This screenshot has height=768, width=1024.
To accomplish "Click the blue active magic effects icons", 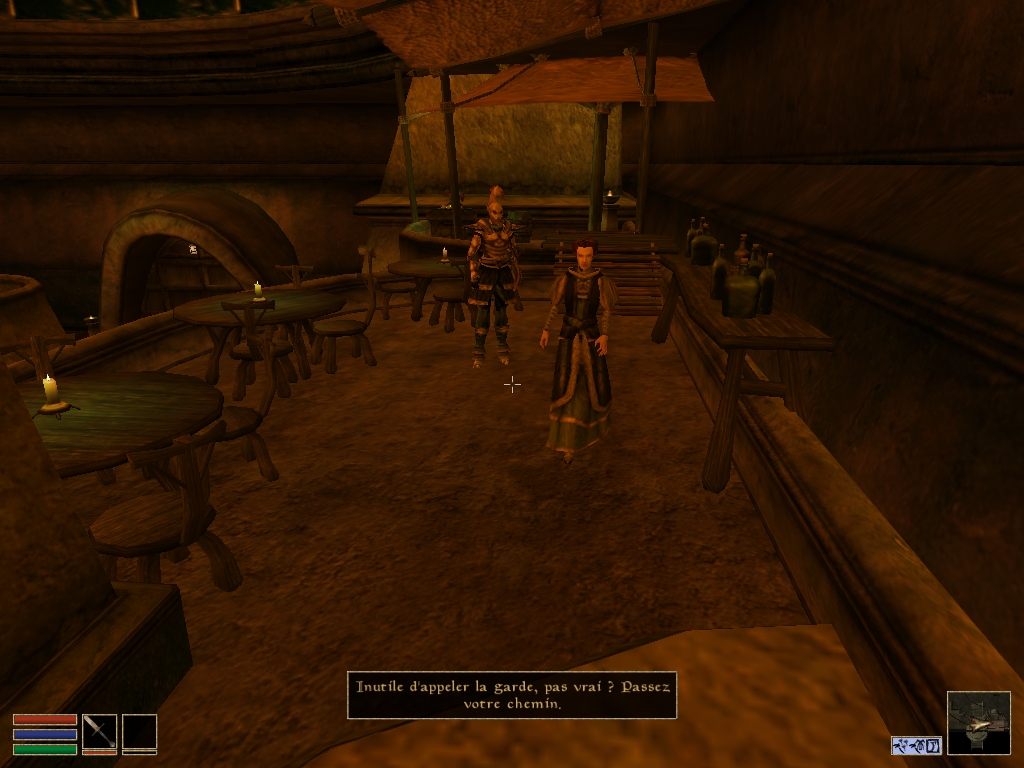I will [916, 745].
